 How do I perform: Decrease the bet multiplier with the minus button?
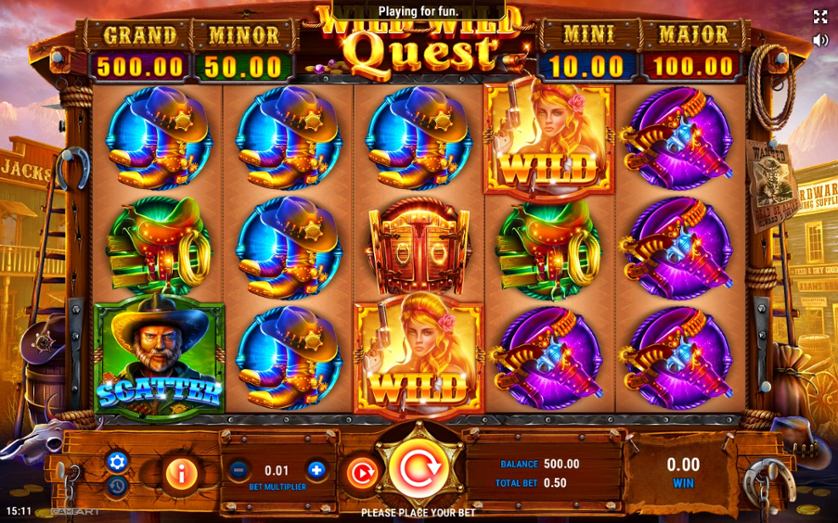(x=238, y=469)
